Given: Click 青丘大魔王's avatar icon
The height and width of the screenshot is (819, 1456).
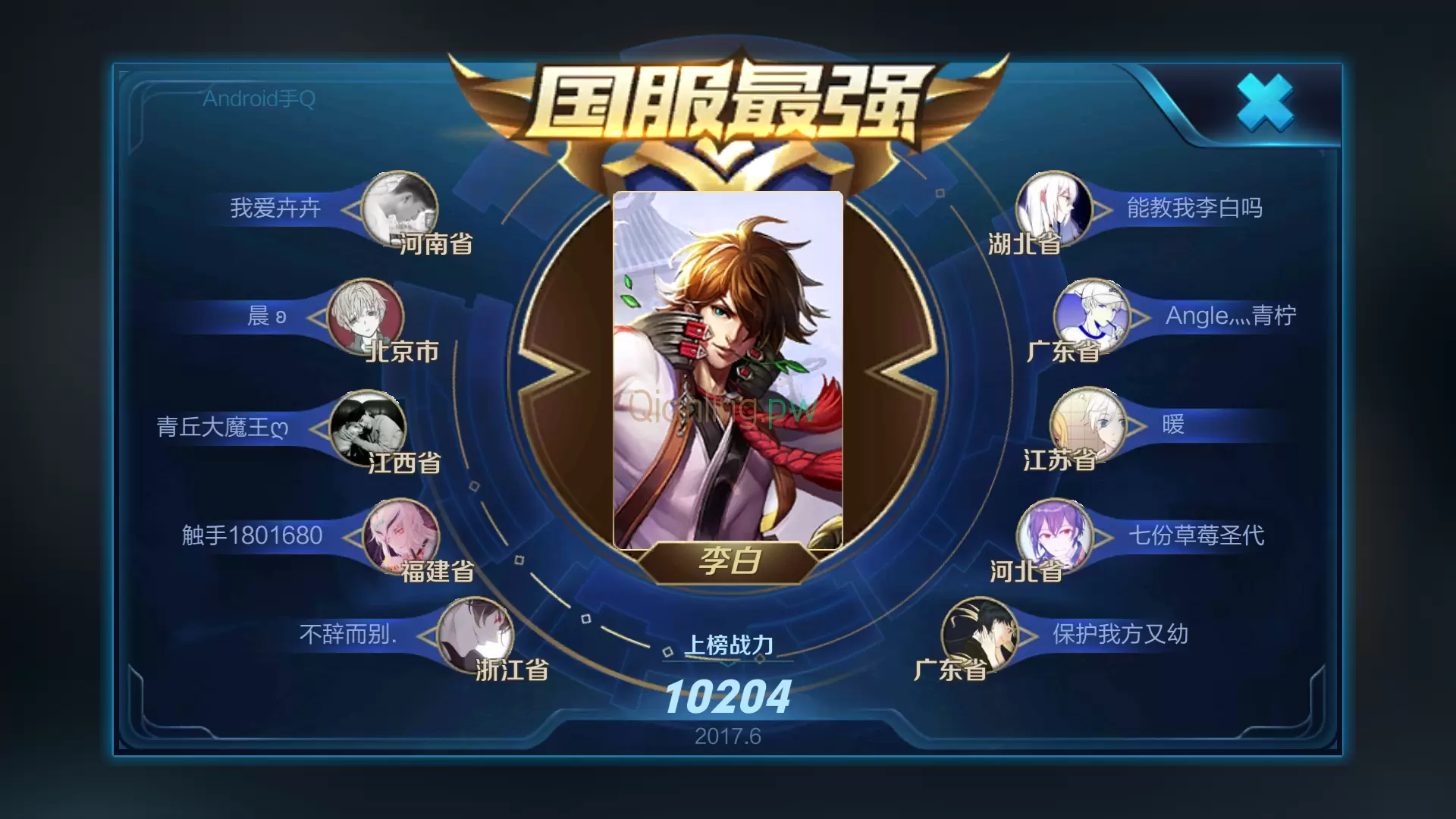Looking at the screenshot, I should 368,428.
